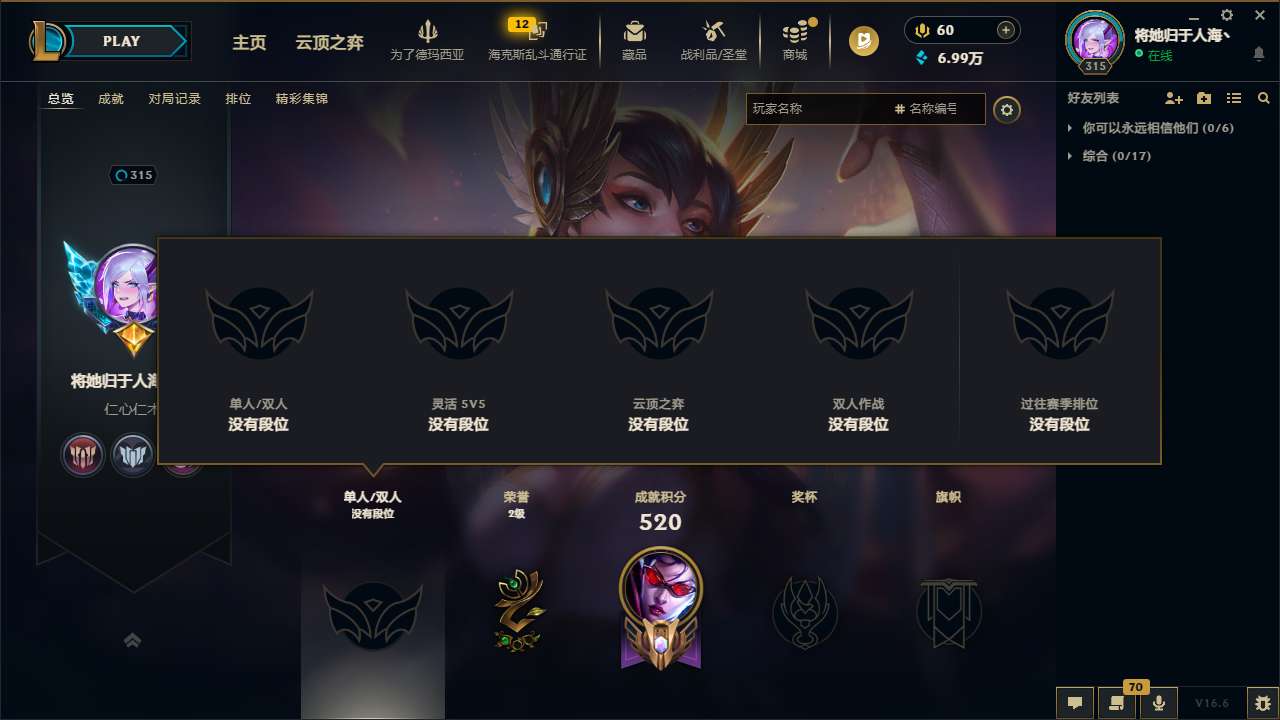1280x720 pixels.
Task: Toggle the microphone mute icon
Action: (x=1159, y=702)
